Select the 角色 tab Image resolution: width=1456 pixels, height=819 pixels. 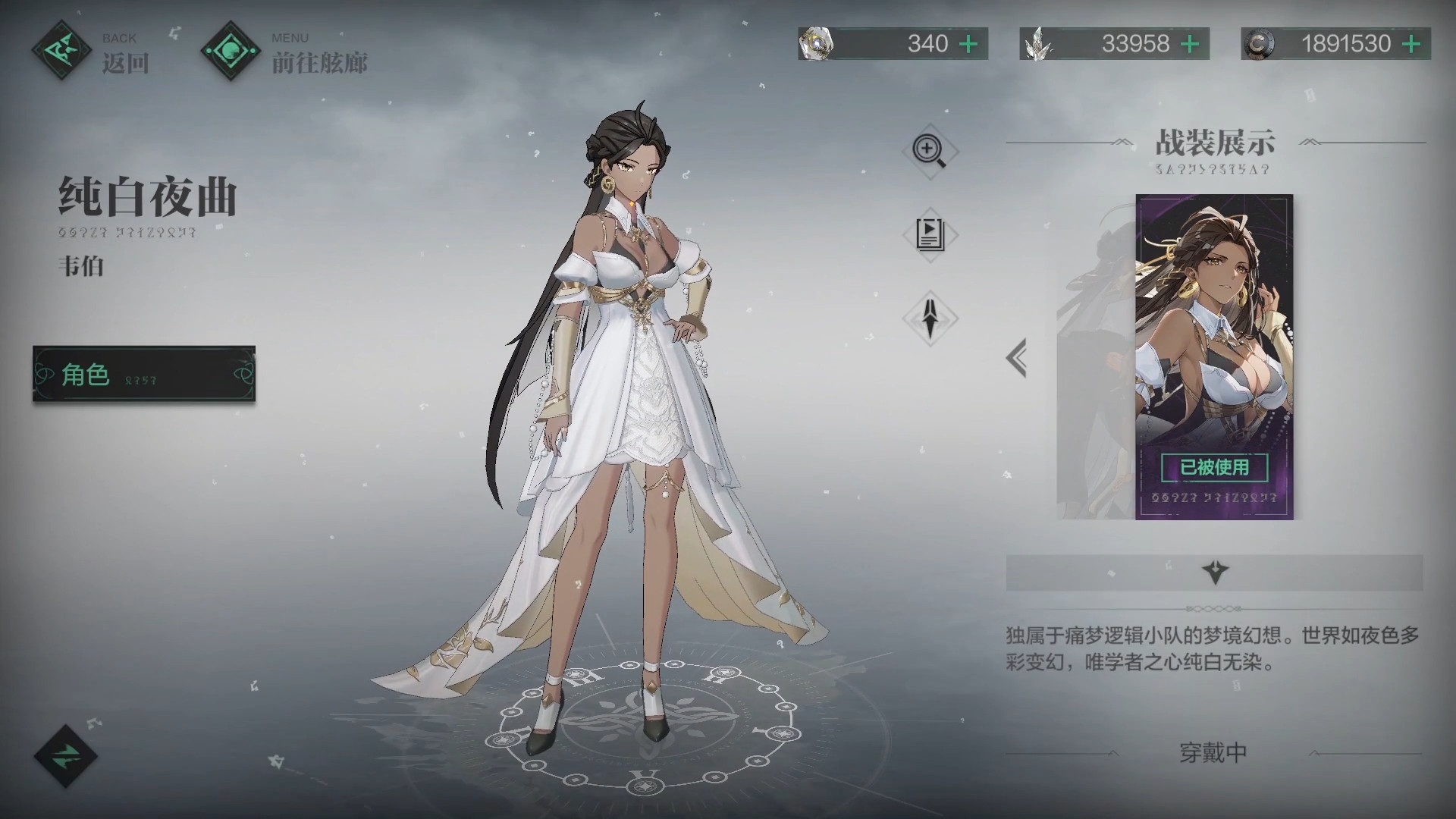144,374
